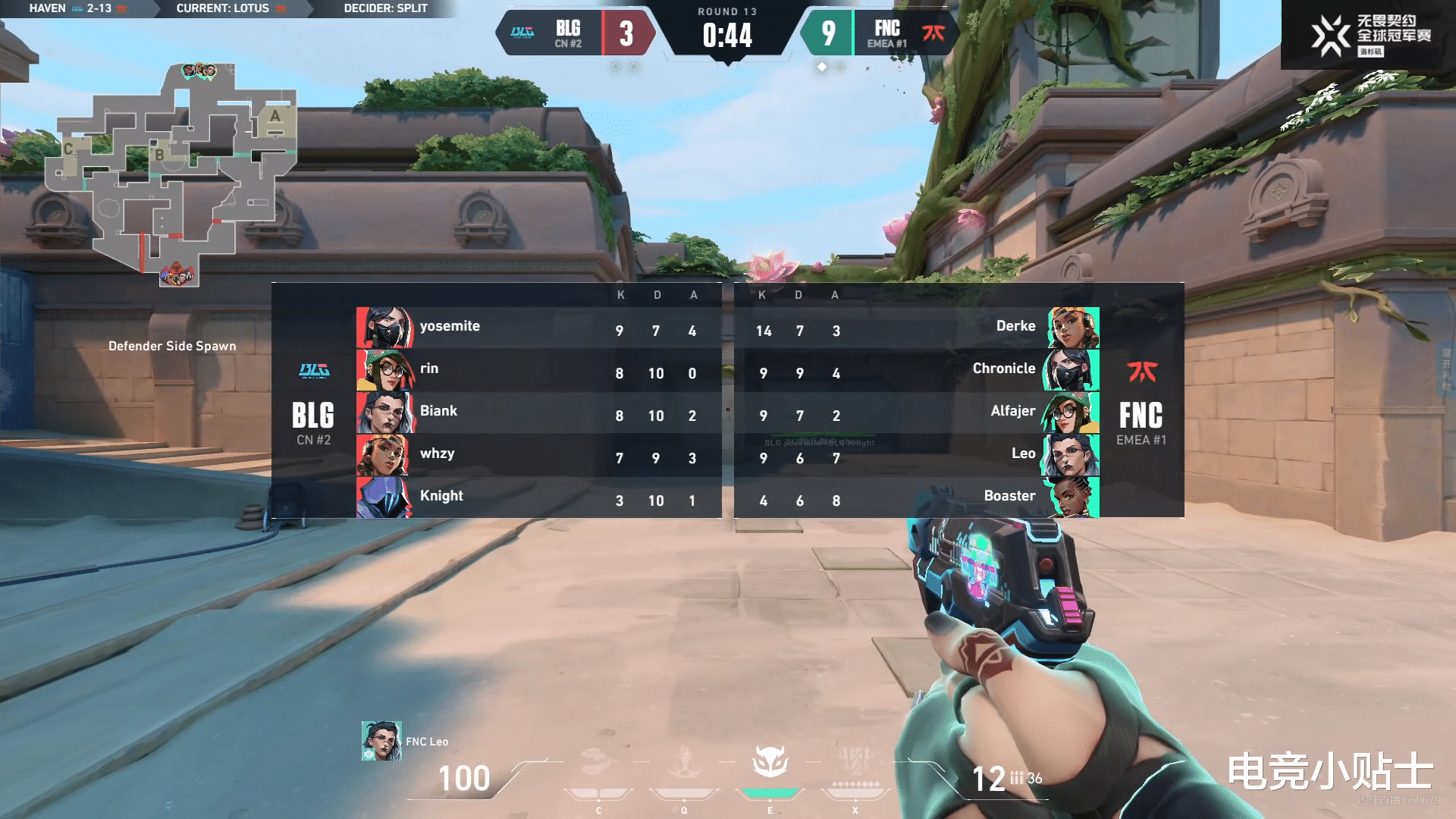Select yosemite's row on the scoreboard
The width and height of the screenshot is (1456, 819).
tap(538, 328)
